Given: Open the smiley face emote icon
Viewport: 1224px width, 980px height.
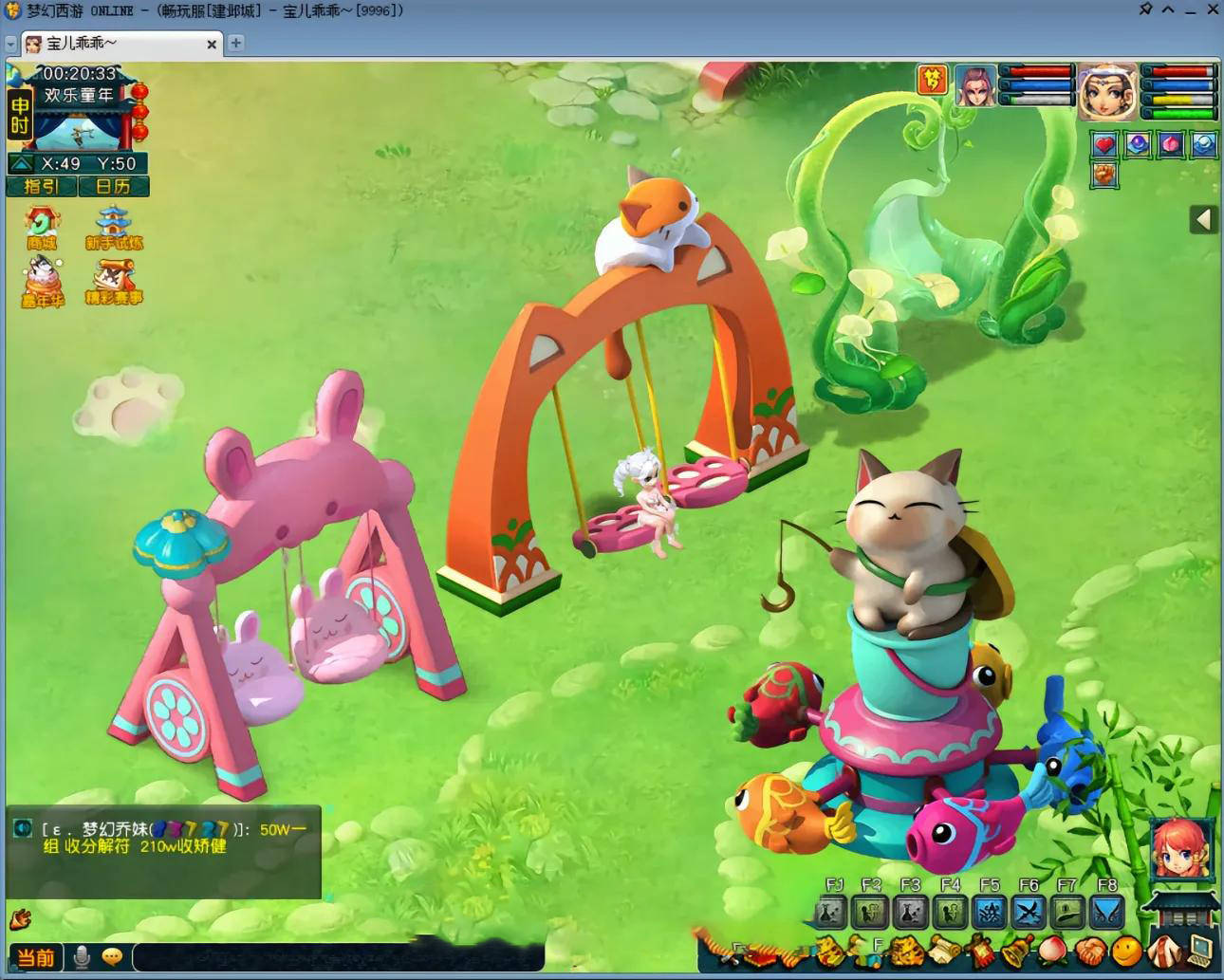Looking at the screenshot, I should coord(1126,950).
